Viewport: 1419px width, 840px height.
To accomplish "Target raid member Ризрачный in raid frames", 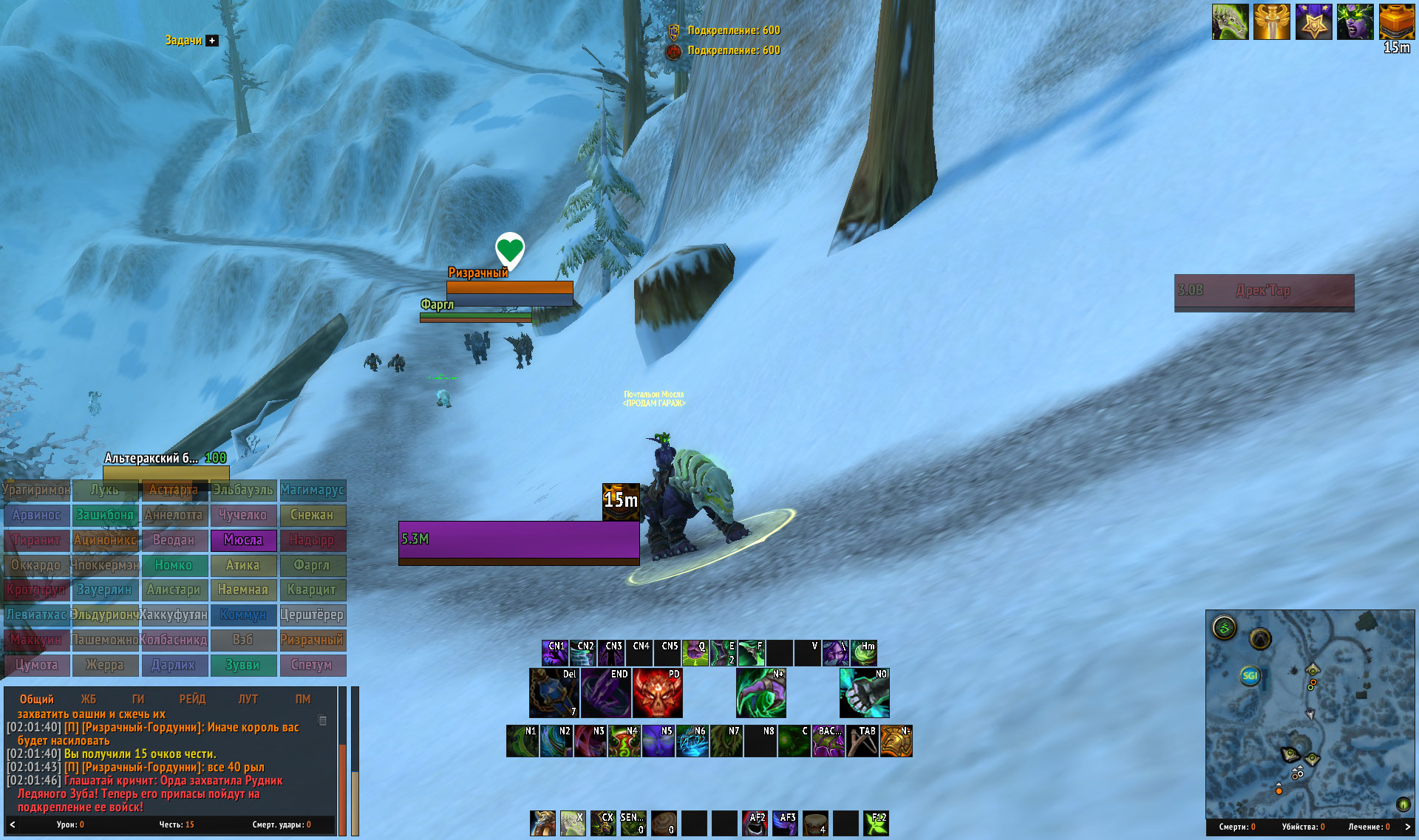I will click(x=312, y=640).
